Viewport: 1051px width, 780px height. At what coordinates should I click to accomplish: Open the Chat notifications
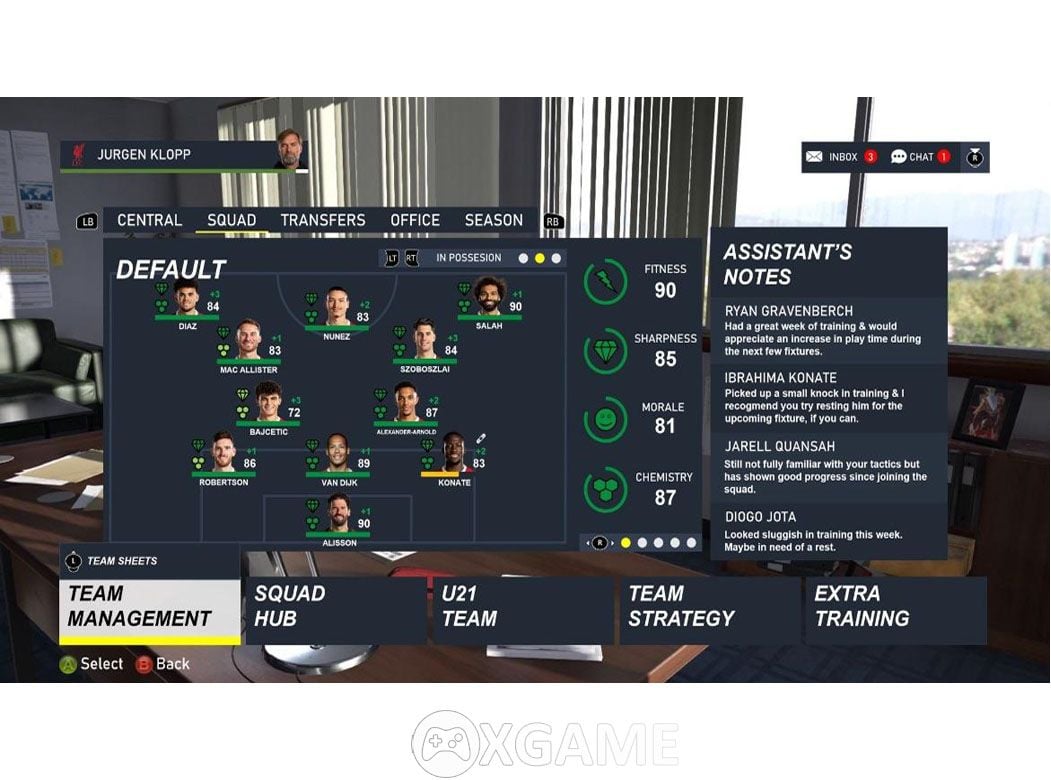point(920,157)
